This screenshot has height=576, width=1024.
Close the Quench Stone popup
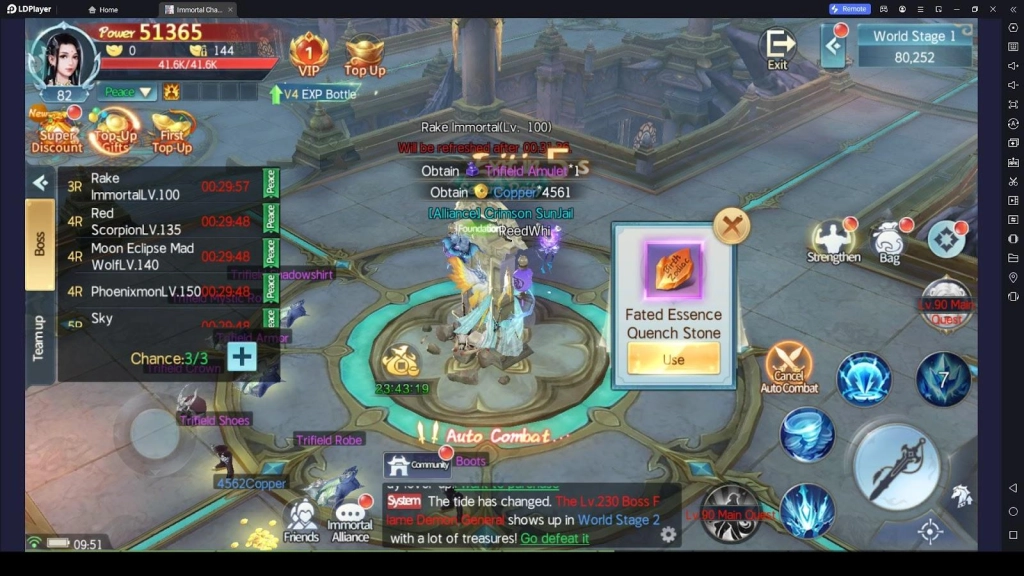point(732,226)
